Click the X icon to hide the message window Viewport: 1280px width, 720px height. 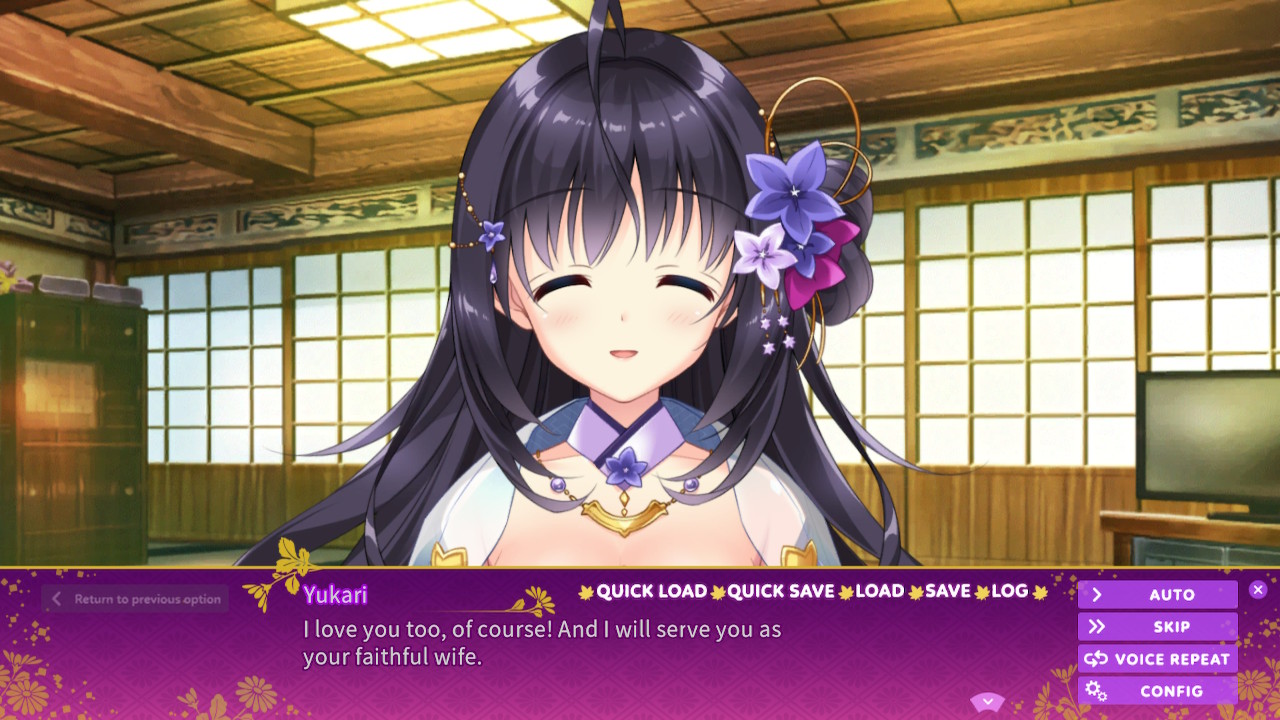click(x=1258, y=590)
